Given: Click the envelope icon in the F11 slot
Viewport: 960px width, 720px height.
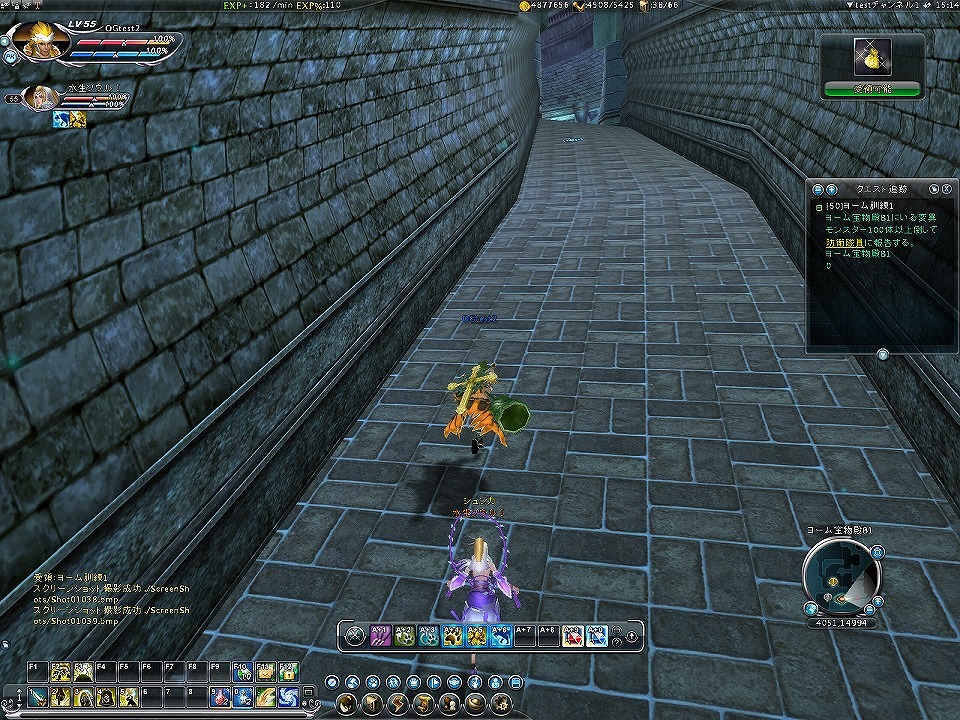Looking at the screenshot, I should coord(265,672).
